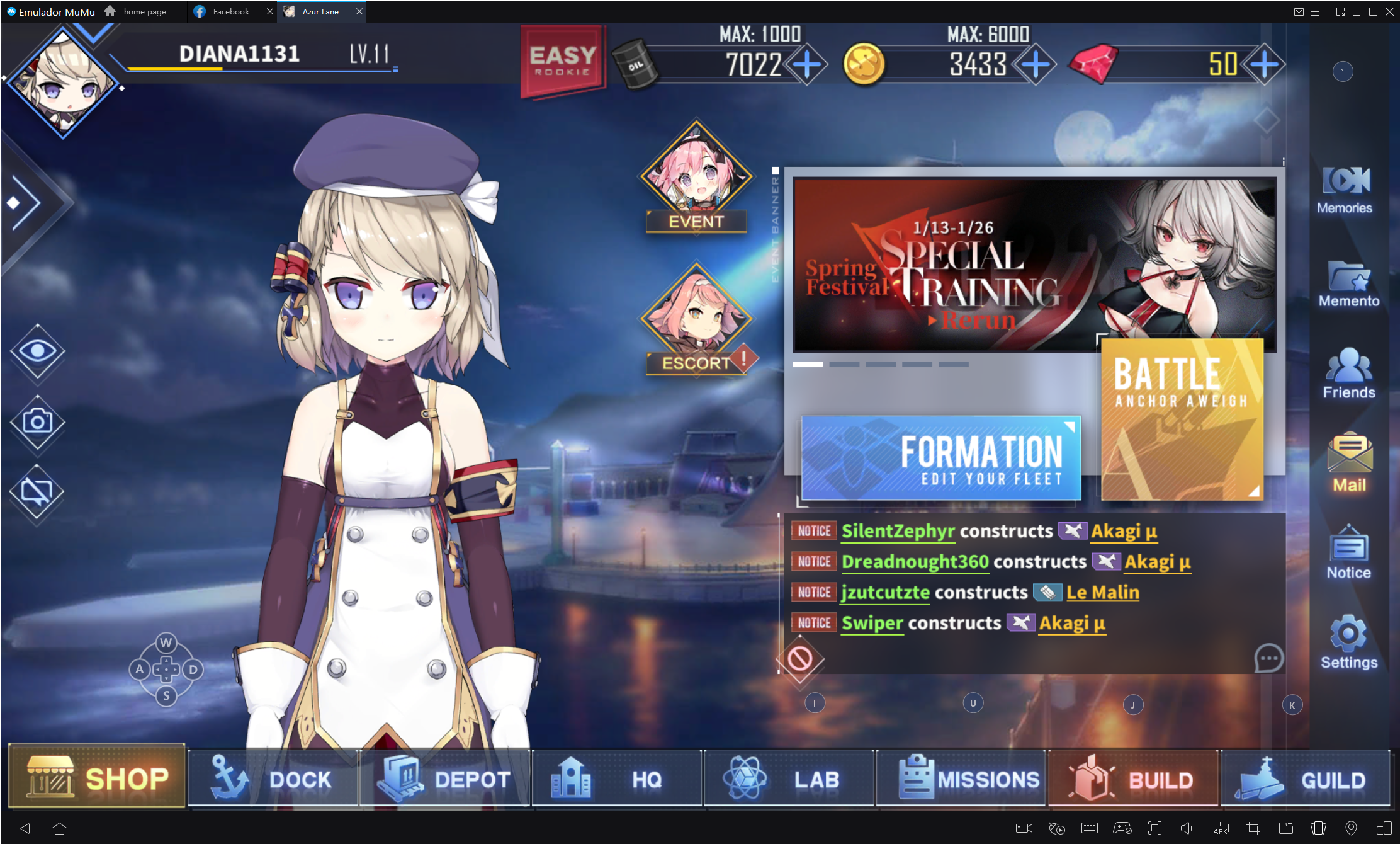This screenshot has width=1400, height=844.
Task: Open Formation to edit your fleet
Action: (x=941, y=458)
